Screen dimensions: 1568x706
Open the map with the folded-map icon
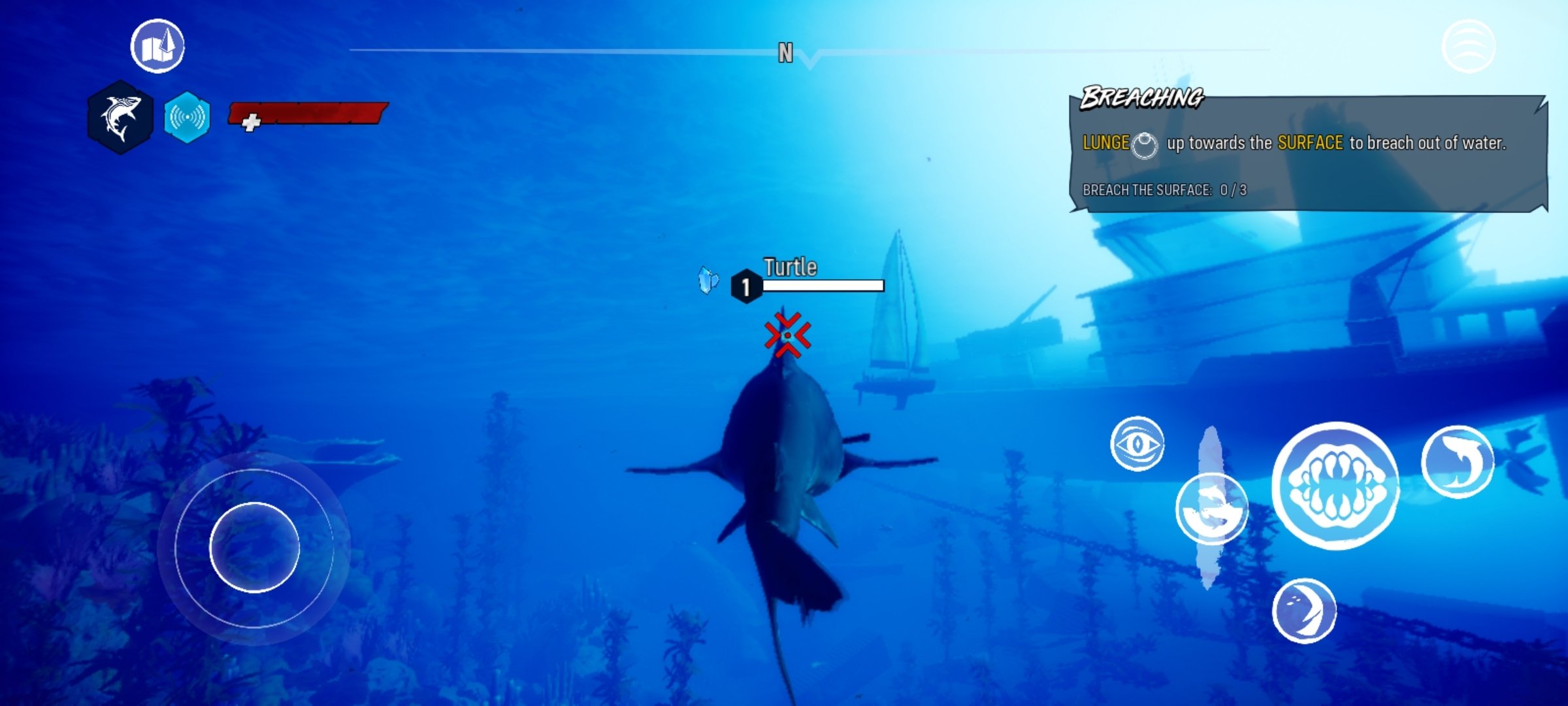pos(157,46)
